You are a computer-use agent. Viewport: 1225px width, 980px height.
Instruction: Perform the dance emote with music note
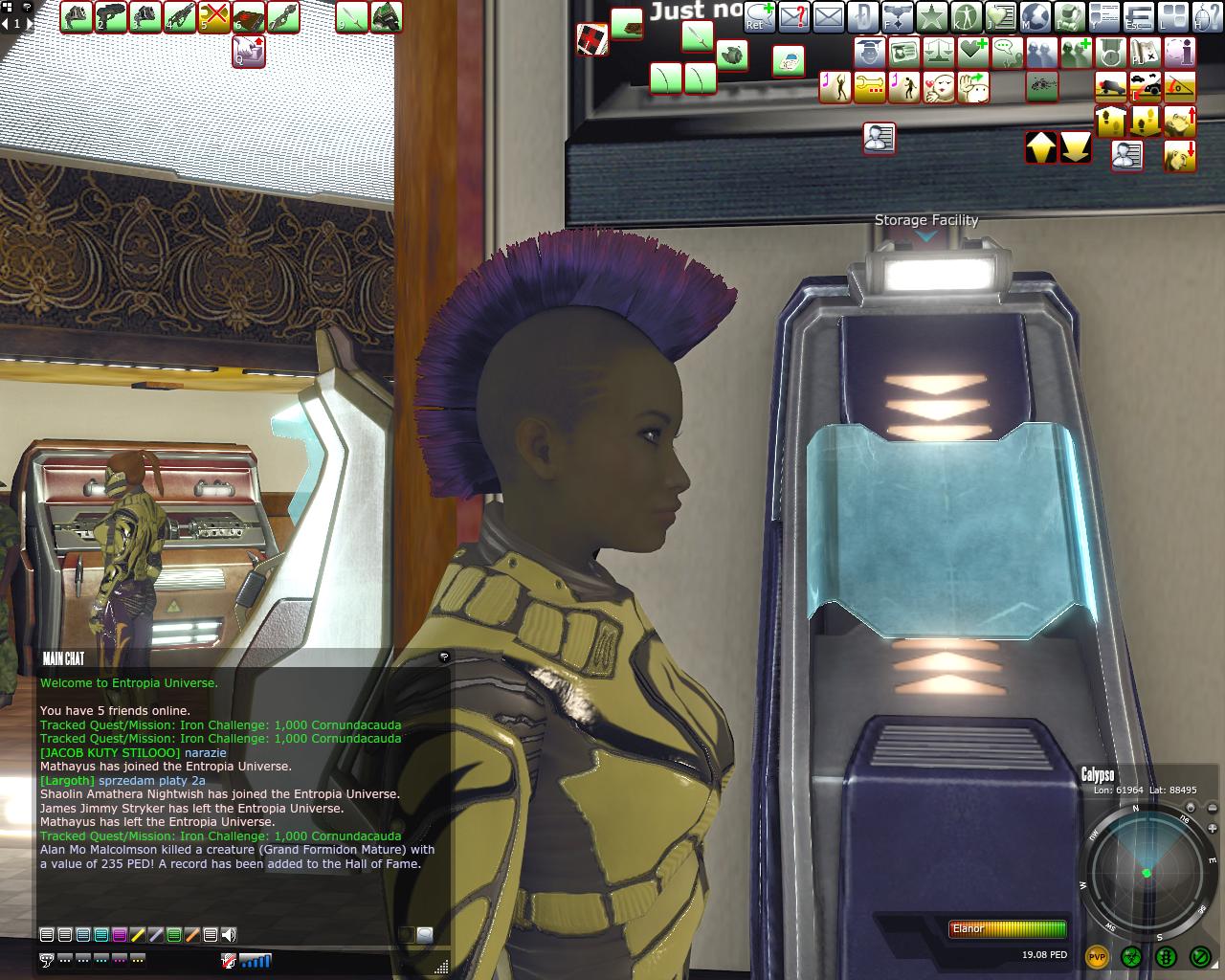click(x=835, y=86)
